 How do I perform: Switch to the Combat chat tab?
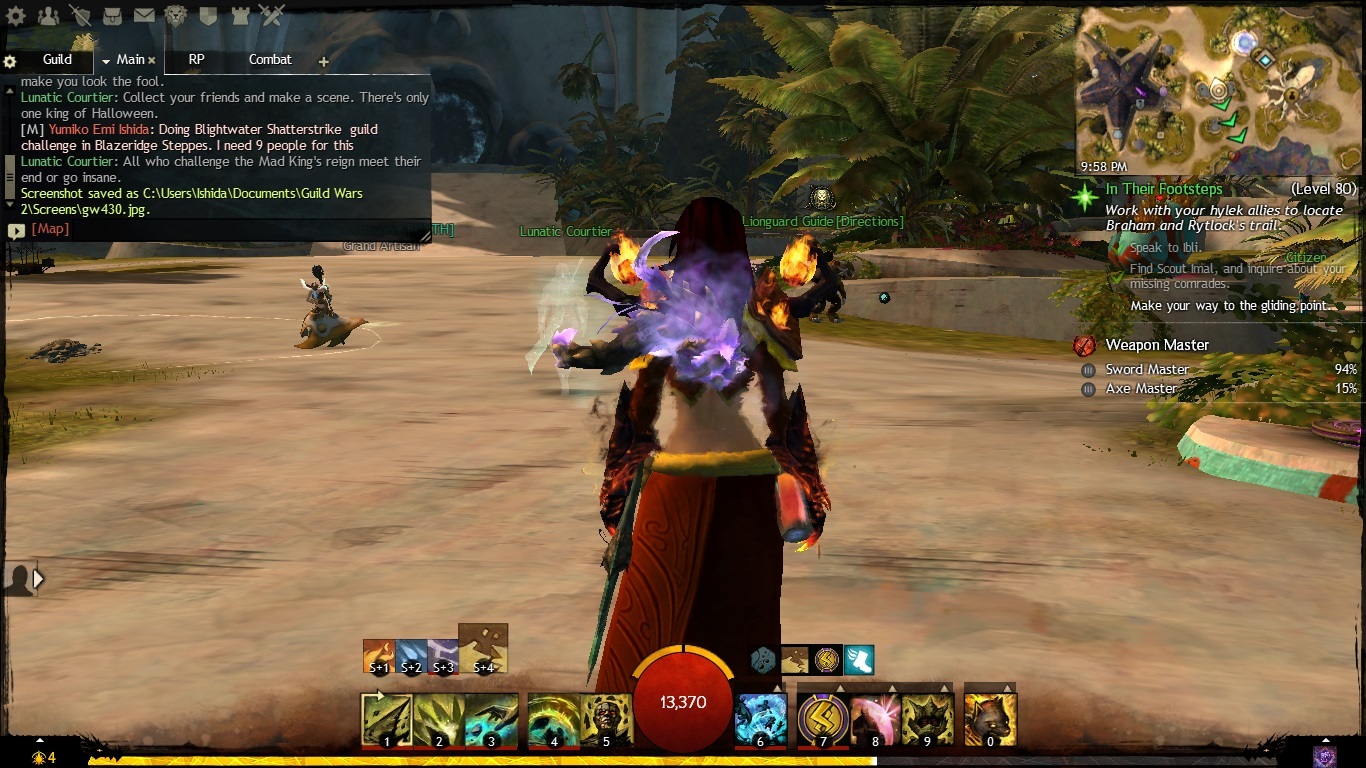pos(270,60)
